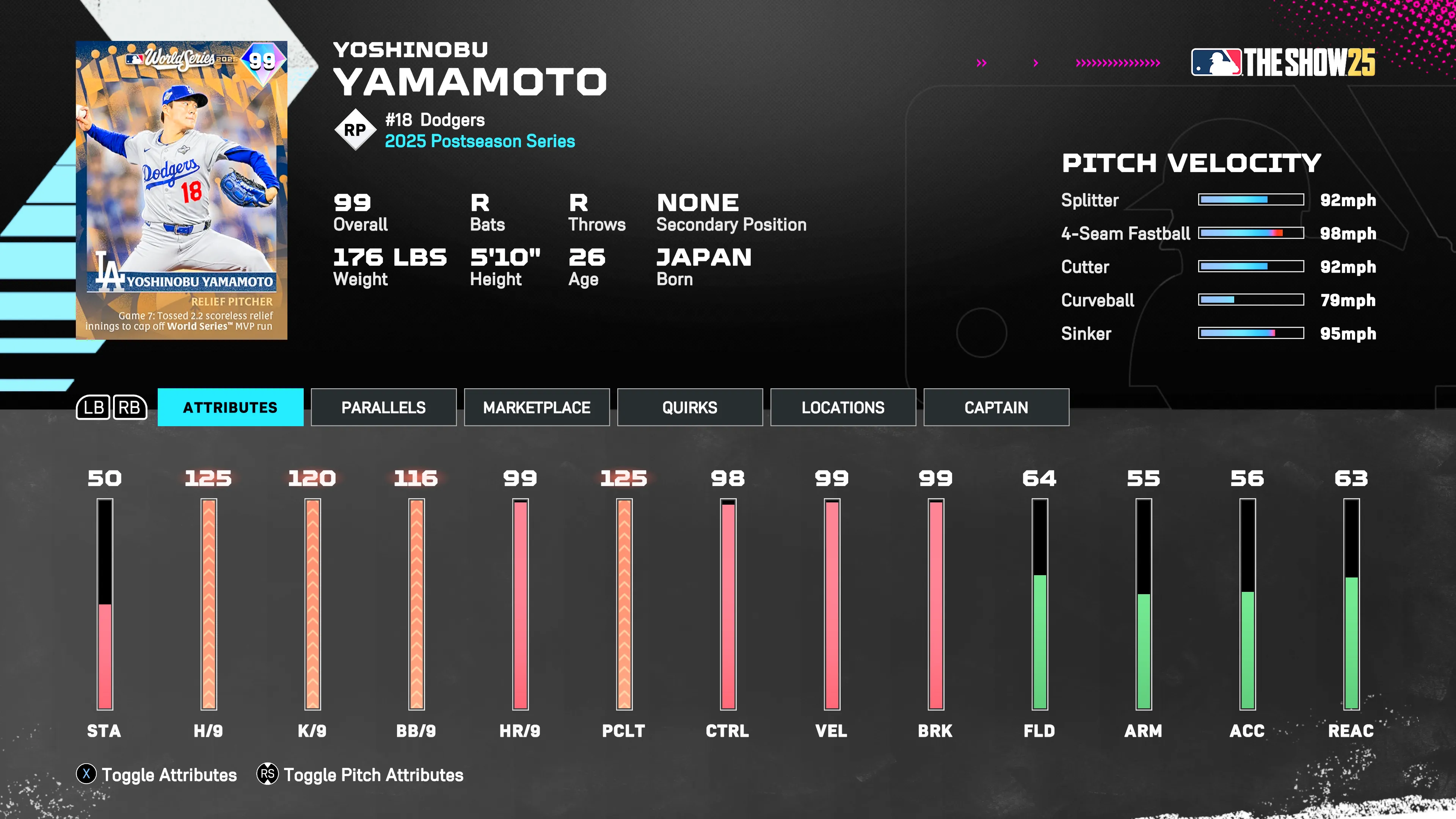Open the Captain section
Image resolution: width=1456 pixels, height=819 pixels.
(x=996, y=407)
